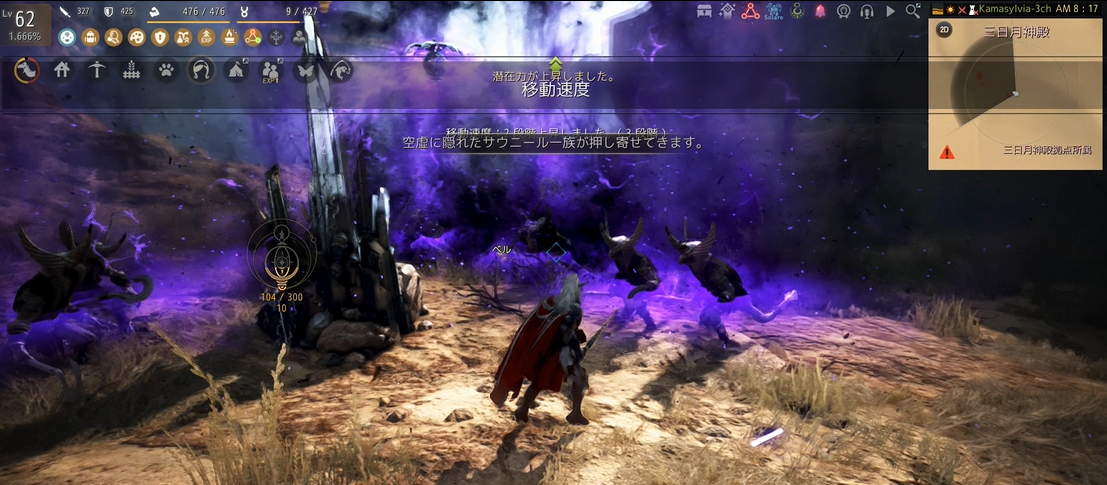
Task: Click the red warning triangle on minimap
Action: point(946,153)
